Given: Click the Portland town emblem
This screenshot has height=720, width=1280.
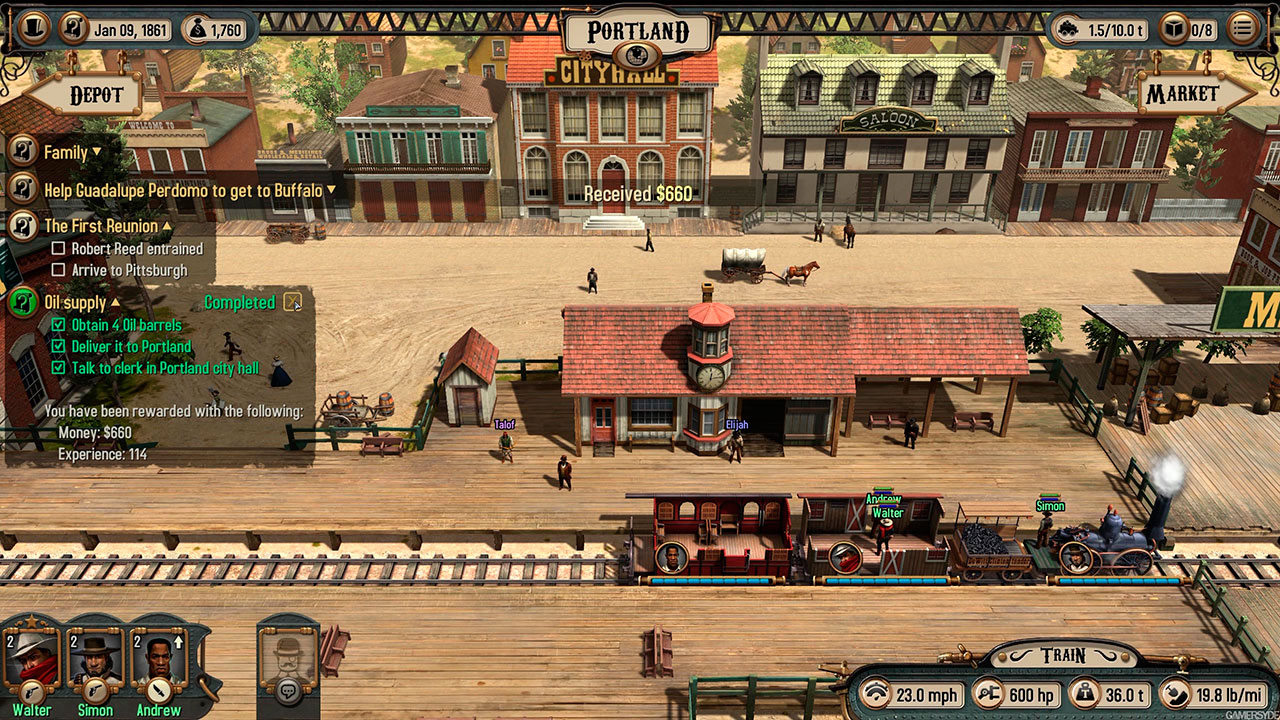Looking at the screenshot, I should (639, 56).
